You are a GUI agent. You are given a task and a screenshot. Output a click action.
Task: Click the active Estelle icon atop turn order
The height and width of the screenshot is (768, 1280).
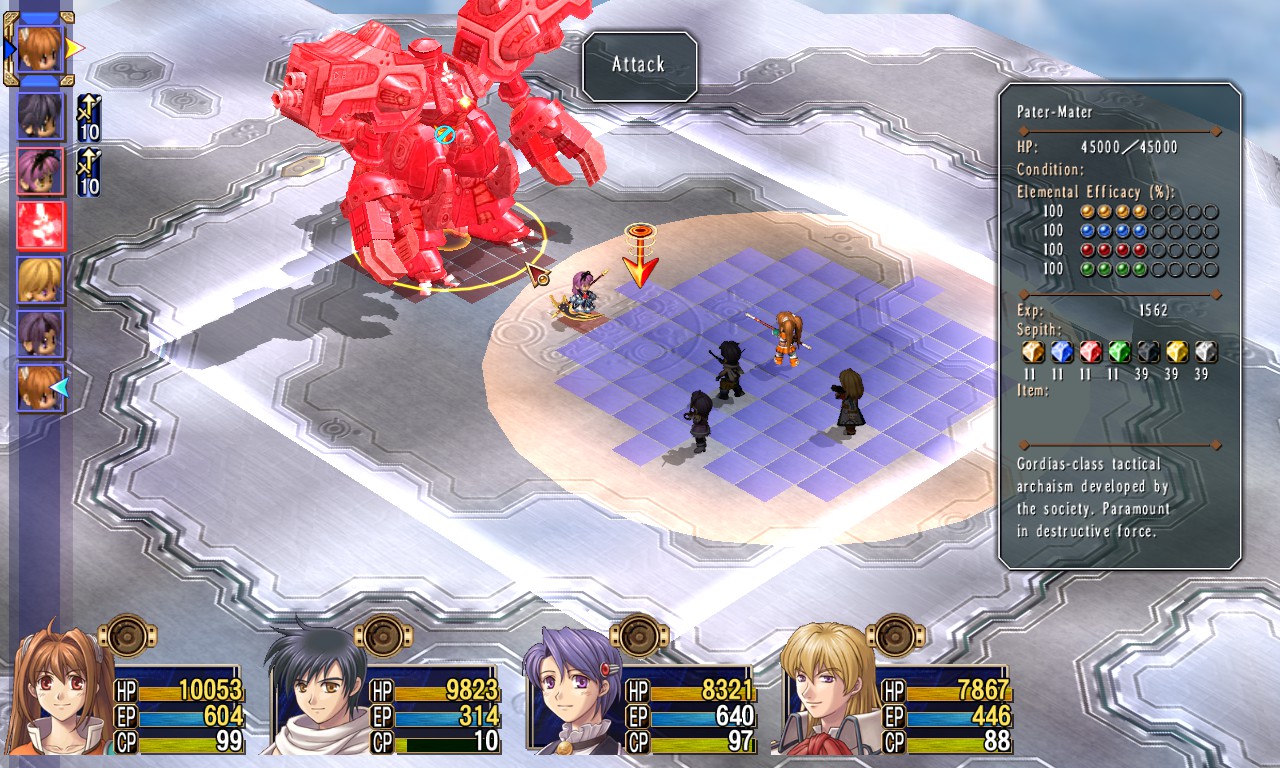pyautogui.click(x=40, y=47)
